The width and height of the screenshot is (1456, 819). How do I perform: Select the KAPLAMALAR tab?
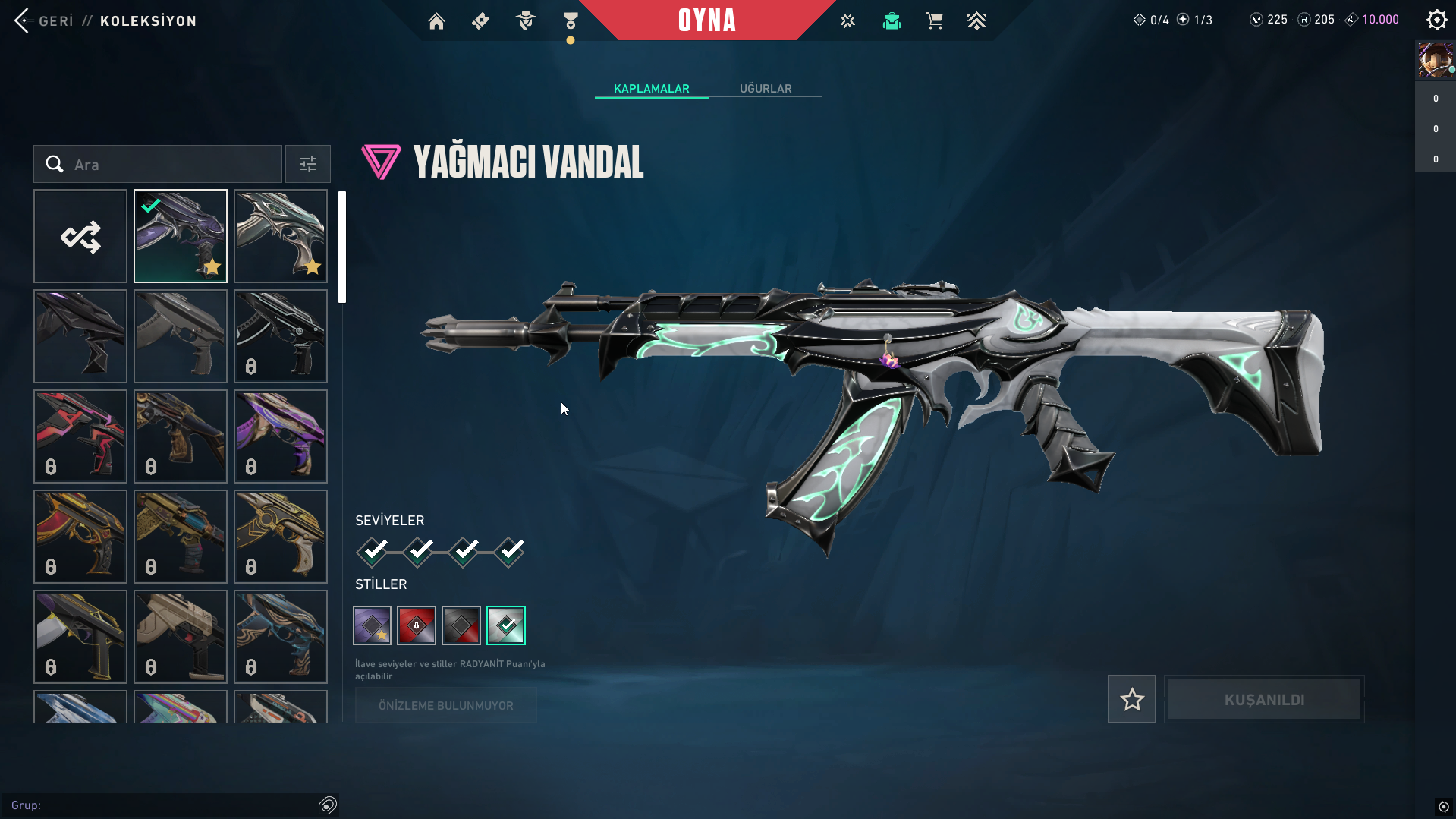tap(651, 89)
